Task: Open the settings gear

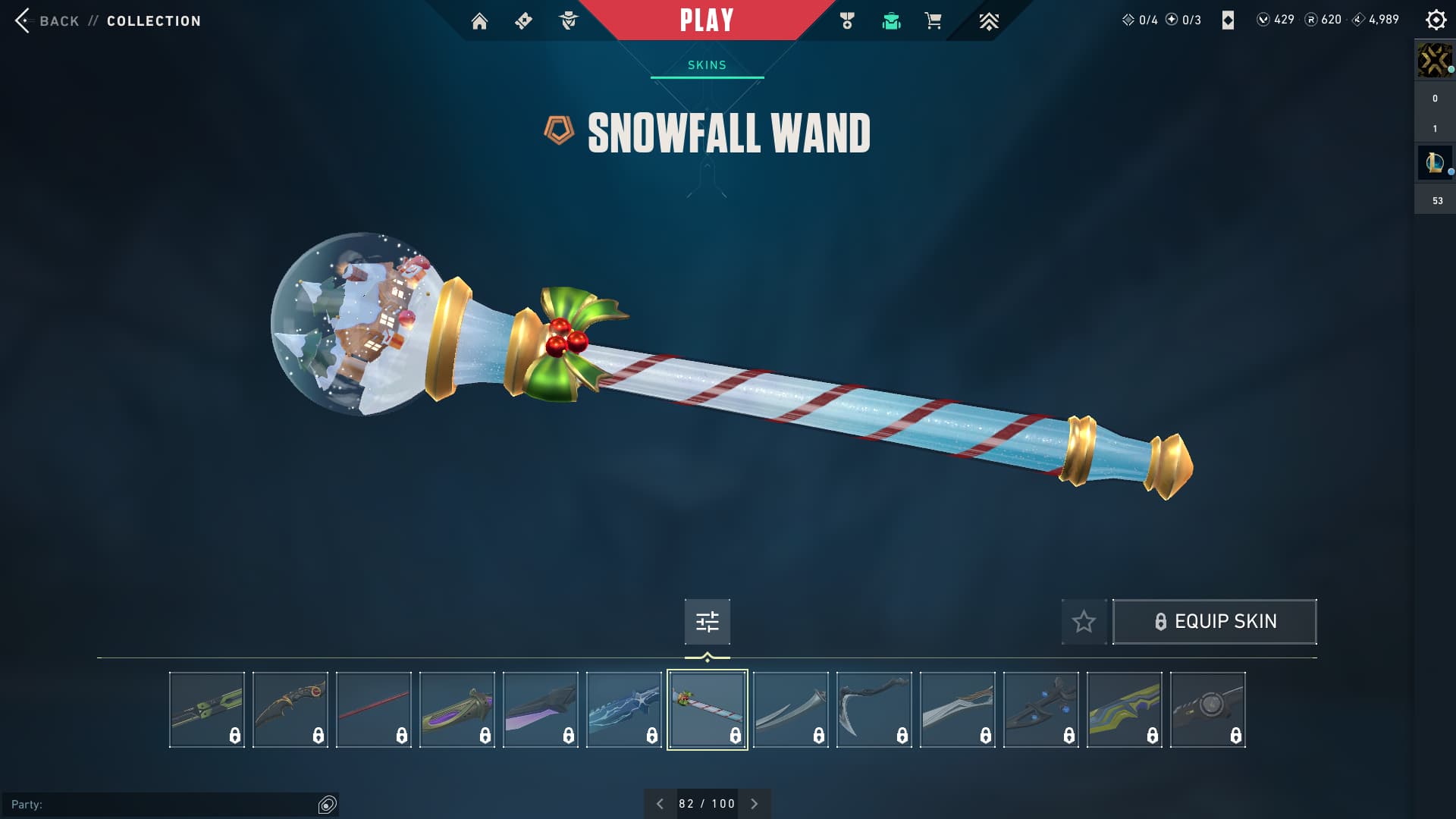Action: point(1436,20)
